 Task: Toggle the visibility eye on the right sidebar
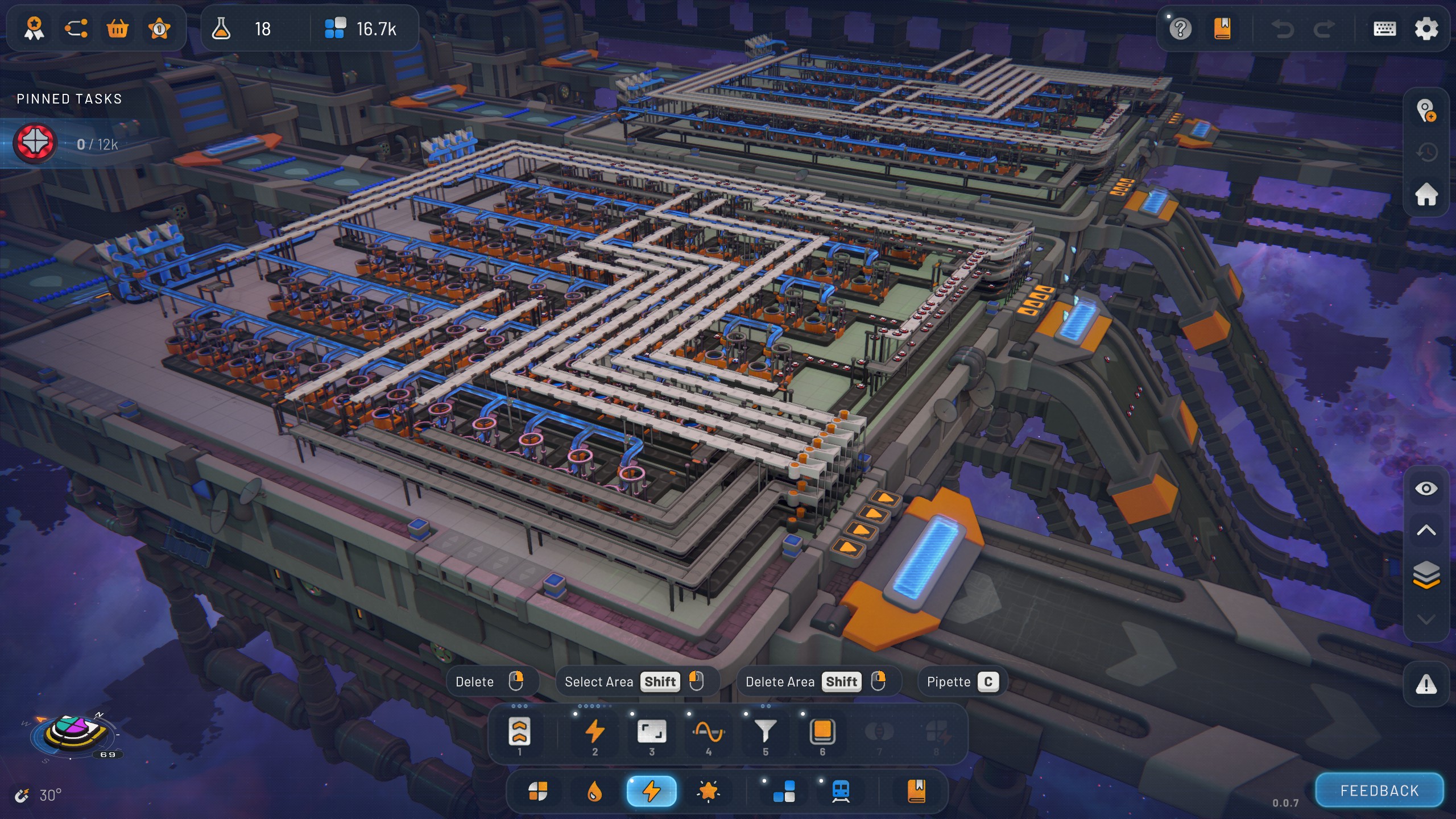click(x=1428, y=488)
